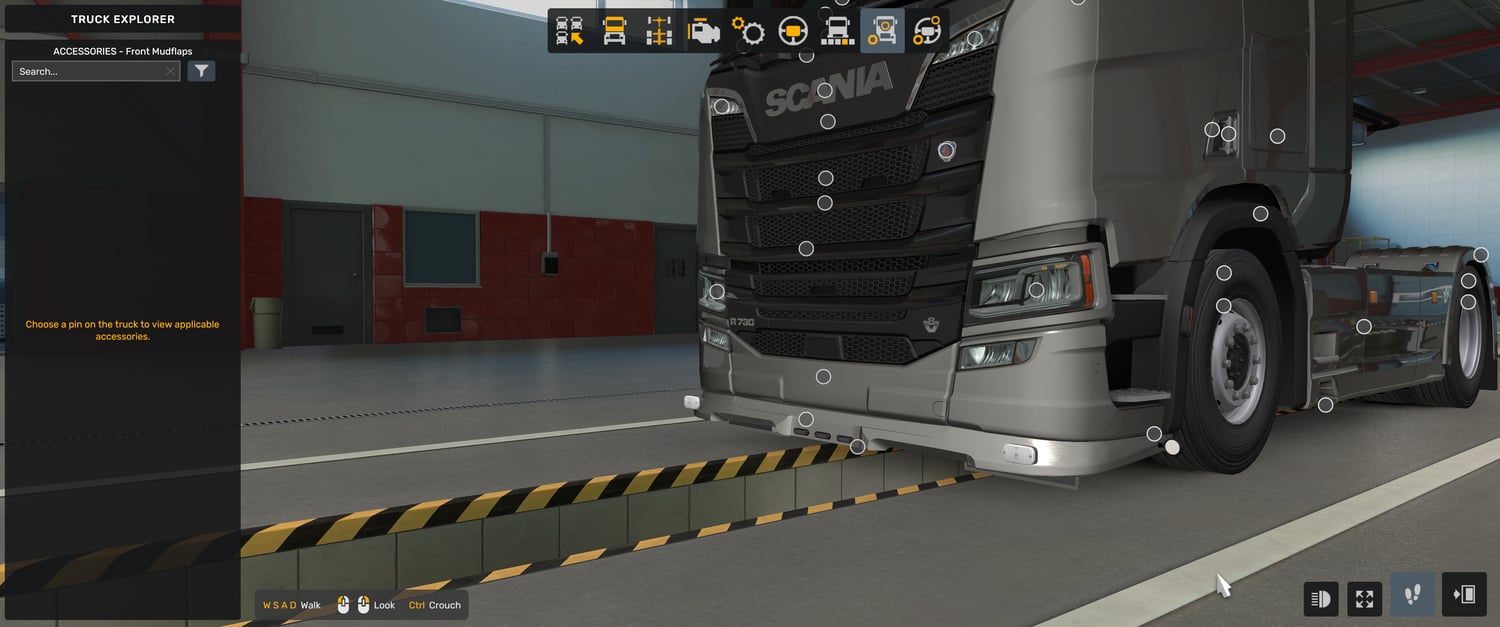Open the funnel filter button
The height and width of the screenshot is (627, 1500).
point(202,71)
